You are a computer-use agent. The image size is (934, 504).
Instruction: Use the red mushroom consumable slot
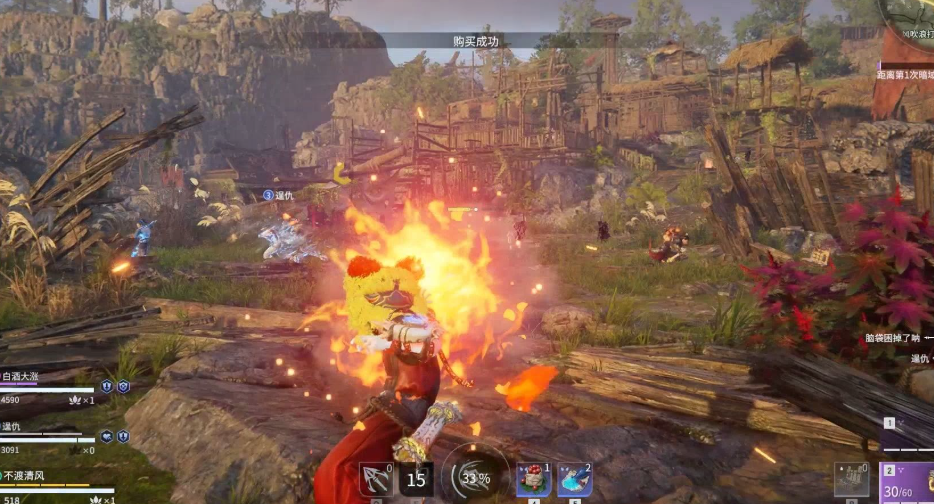(x=533, y=480)
